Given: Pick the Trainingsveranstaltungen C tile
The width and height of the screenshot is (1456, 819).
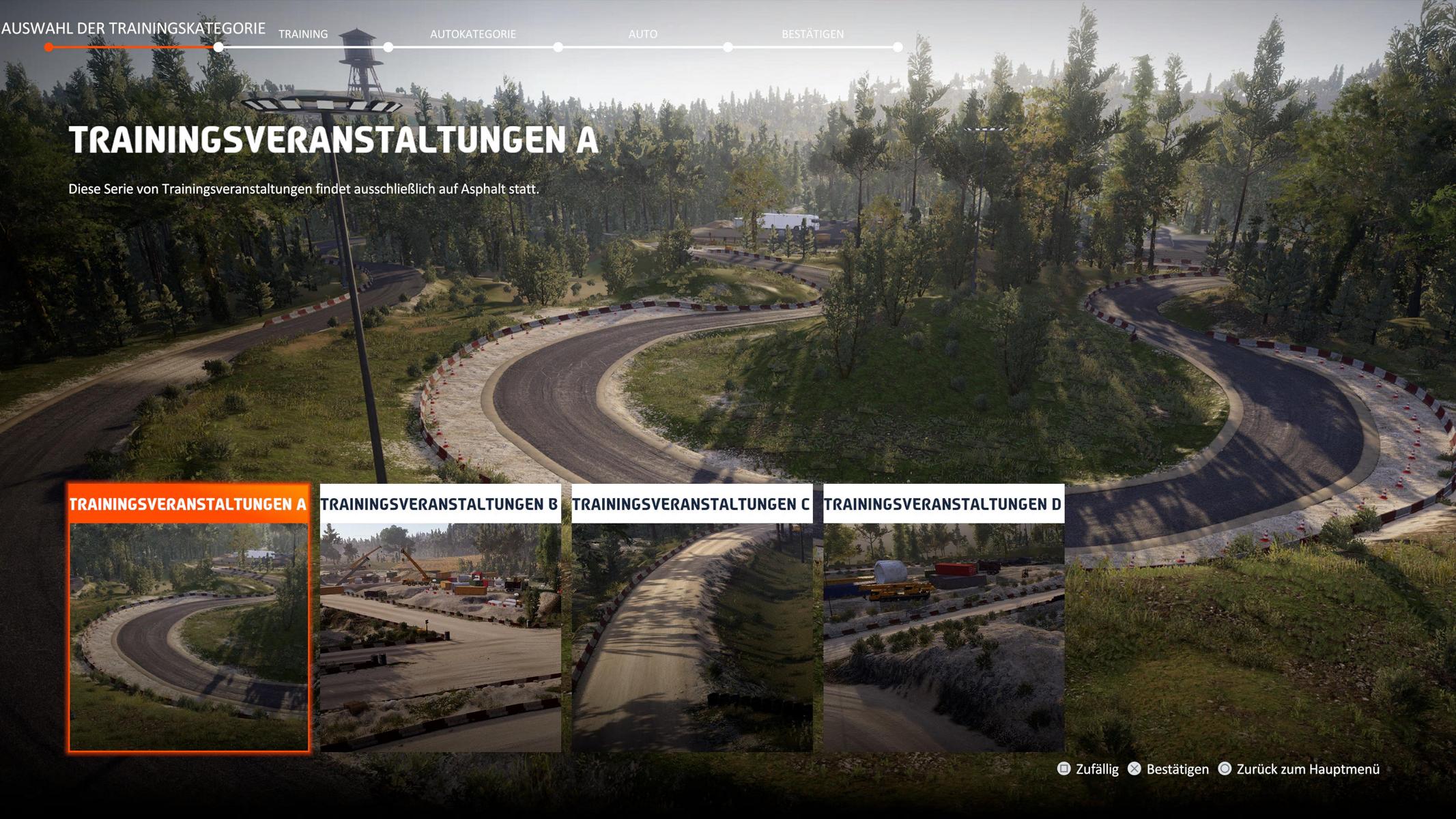Looking at the screenshot, I should (x=691, y=618).
